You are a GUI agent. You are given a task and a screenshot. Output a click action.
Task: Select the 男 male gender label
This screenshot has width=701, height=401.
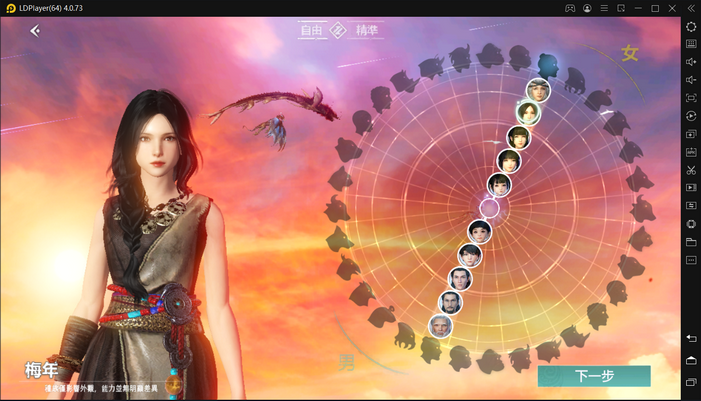(346, 361)
